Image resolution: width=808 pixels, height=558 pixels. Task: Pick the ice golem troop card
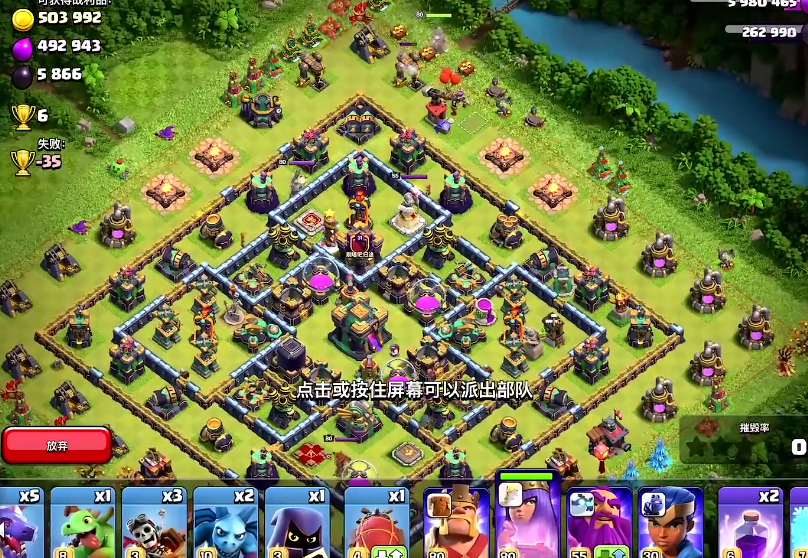(225, 522)
